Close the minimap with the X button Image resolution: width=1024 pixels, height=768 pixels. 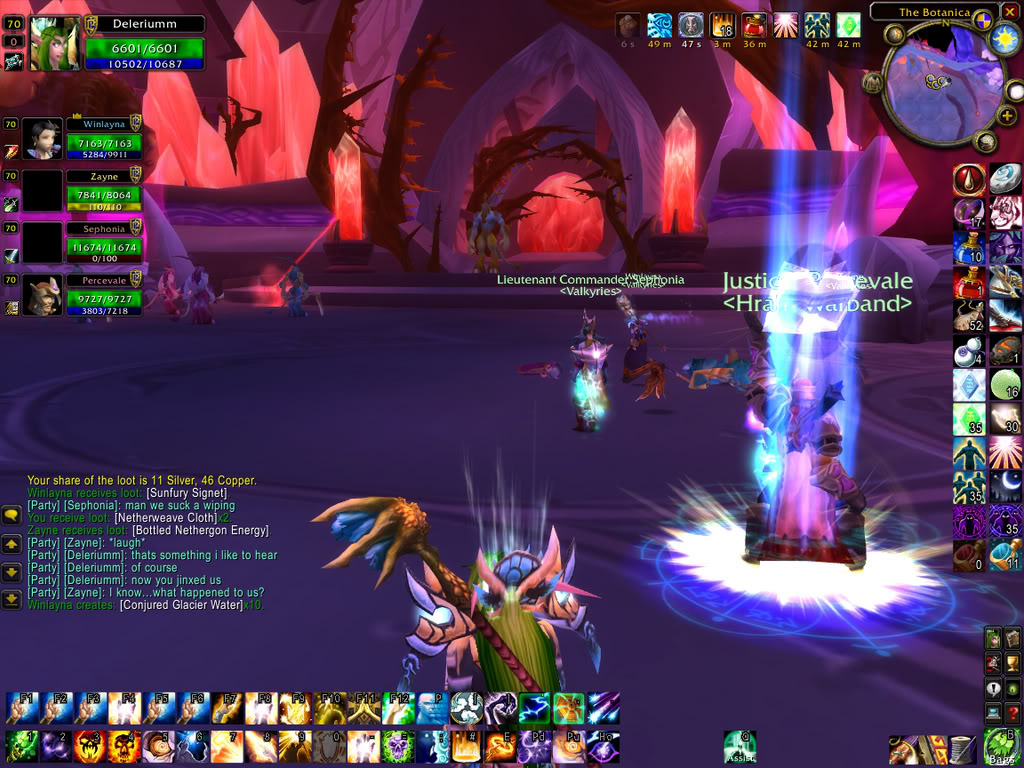(x=1010, y=11)
